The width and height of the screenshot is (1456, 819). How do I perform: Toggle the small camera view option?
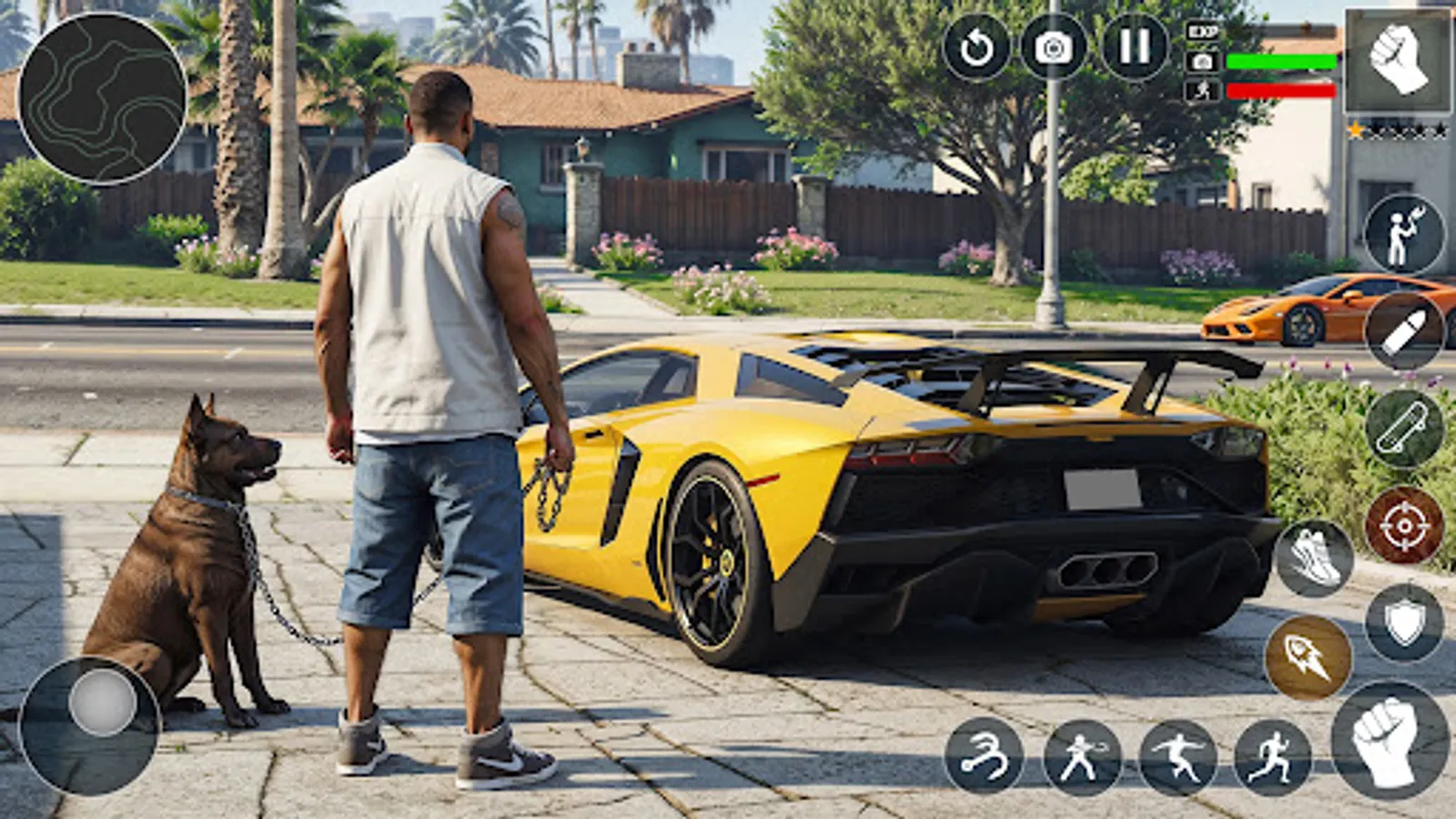(x=1202, y=62)
